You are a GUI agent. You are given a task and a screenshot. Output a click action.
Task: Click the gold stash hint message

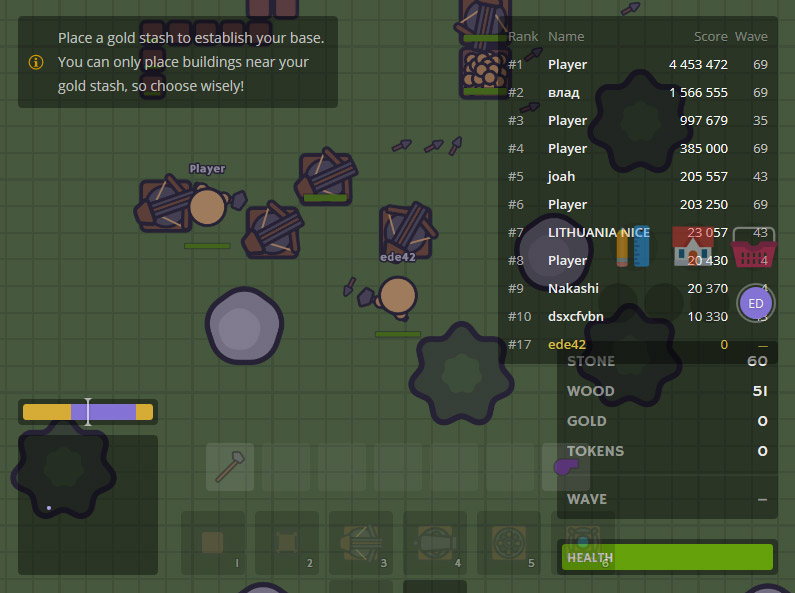(x=178, y=62)
